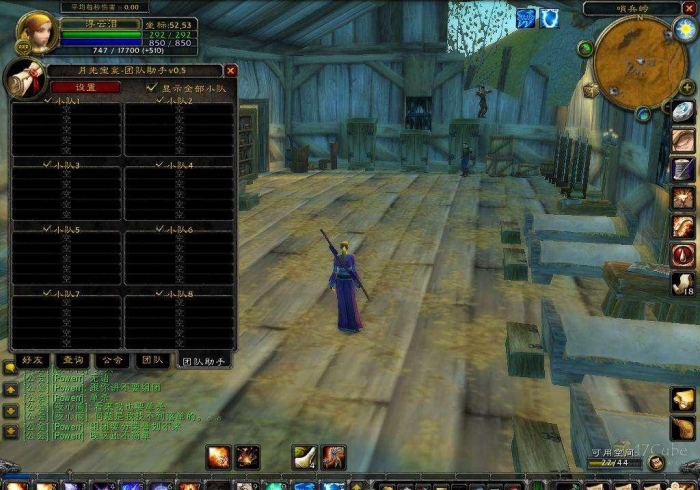The height and width of the screenshot is (490, 700).
Task: Open the chat speech-bubble menu button
Action: tap(10, 368)
